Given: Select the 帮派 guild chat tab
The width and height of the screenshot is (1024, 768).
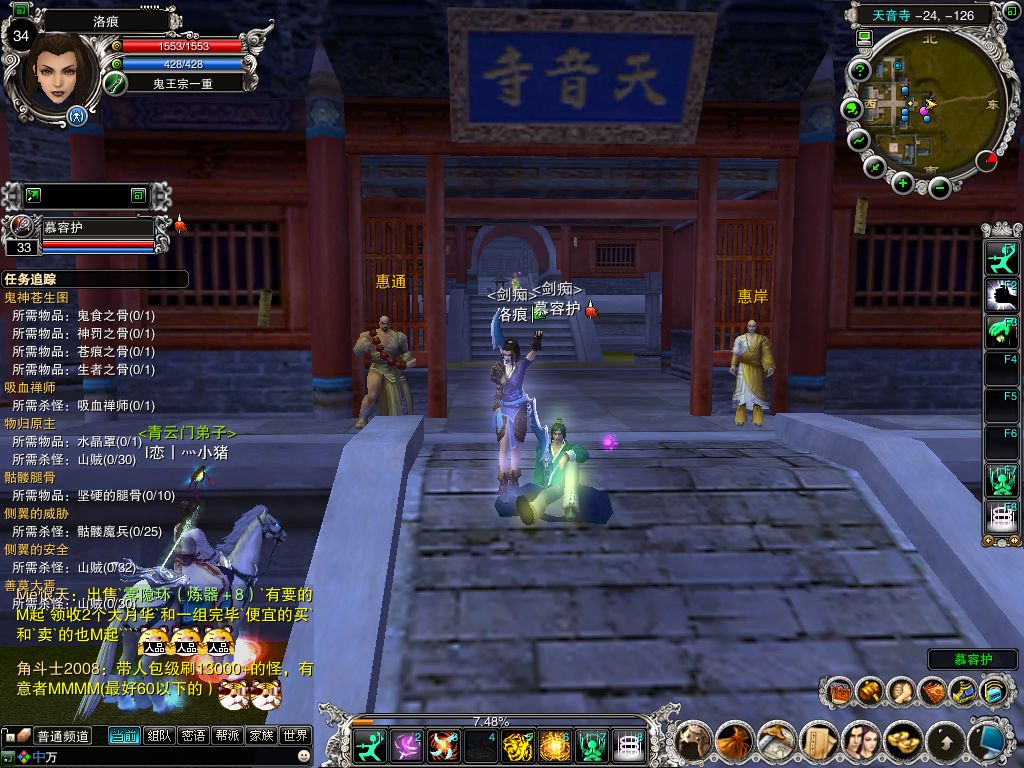Looking at the screenshot, I should coord(227,736).
